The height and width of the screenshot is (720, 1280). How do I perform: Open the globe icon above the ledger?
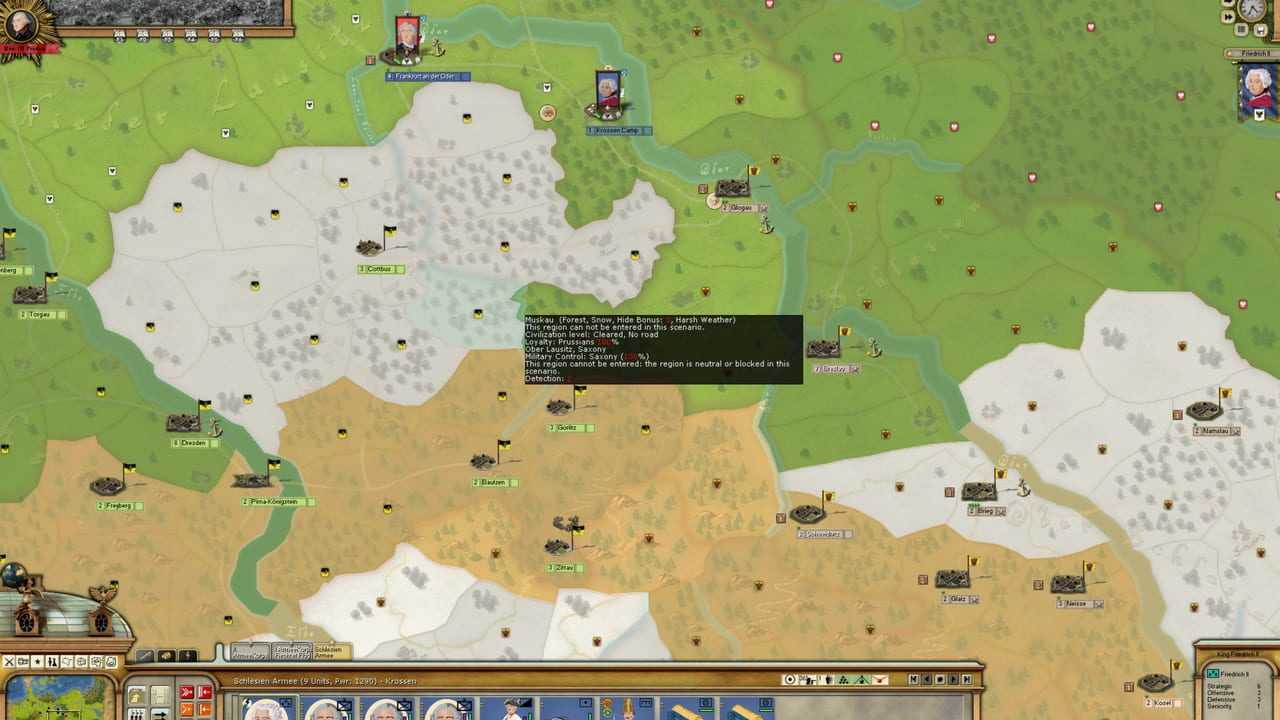click(14, 576)
